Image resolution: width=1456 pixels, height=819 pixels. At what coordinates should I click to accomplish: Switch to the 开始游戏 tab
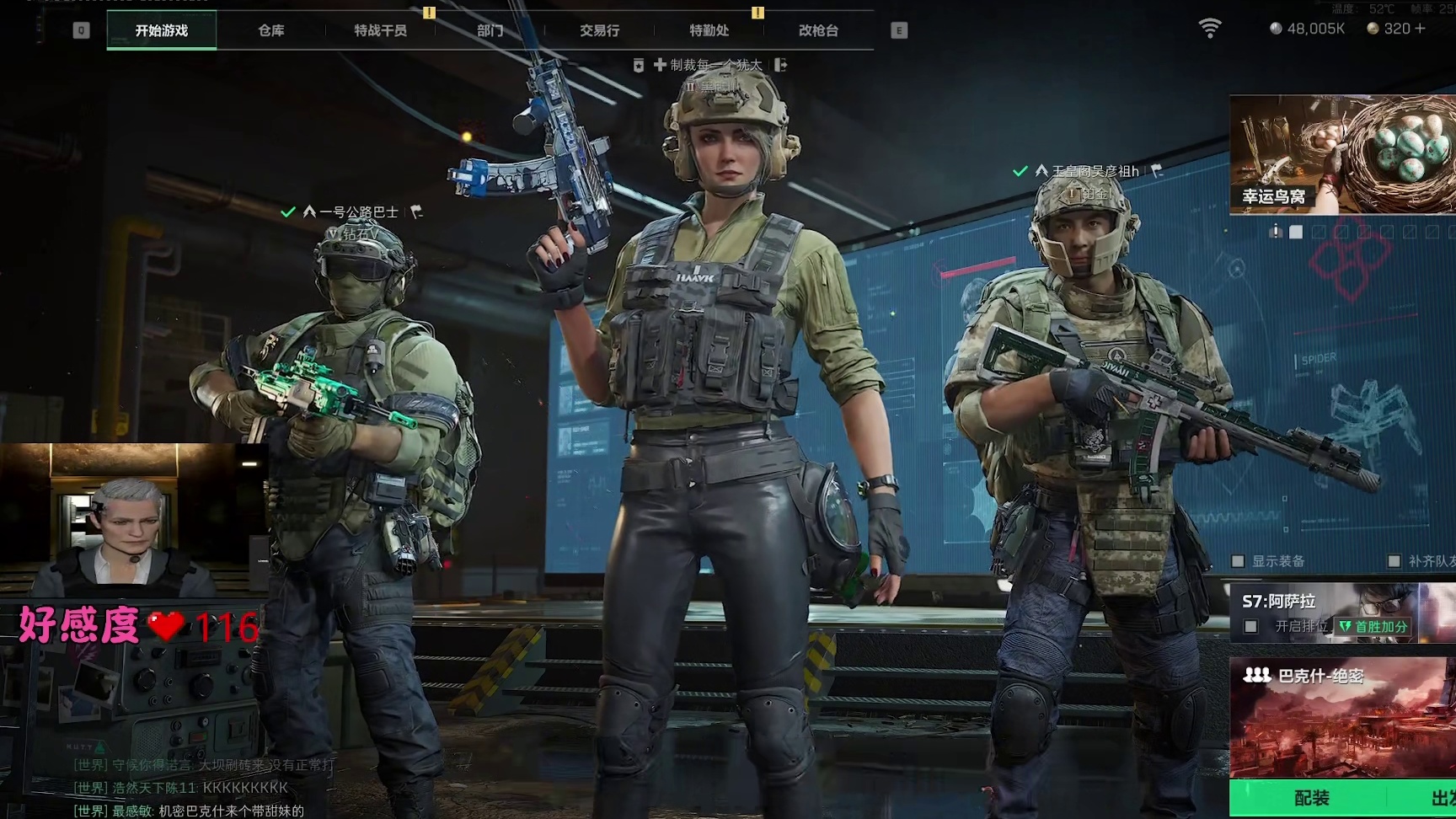(x=162, y=30)
